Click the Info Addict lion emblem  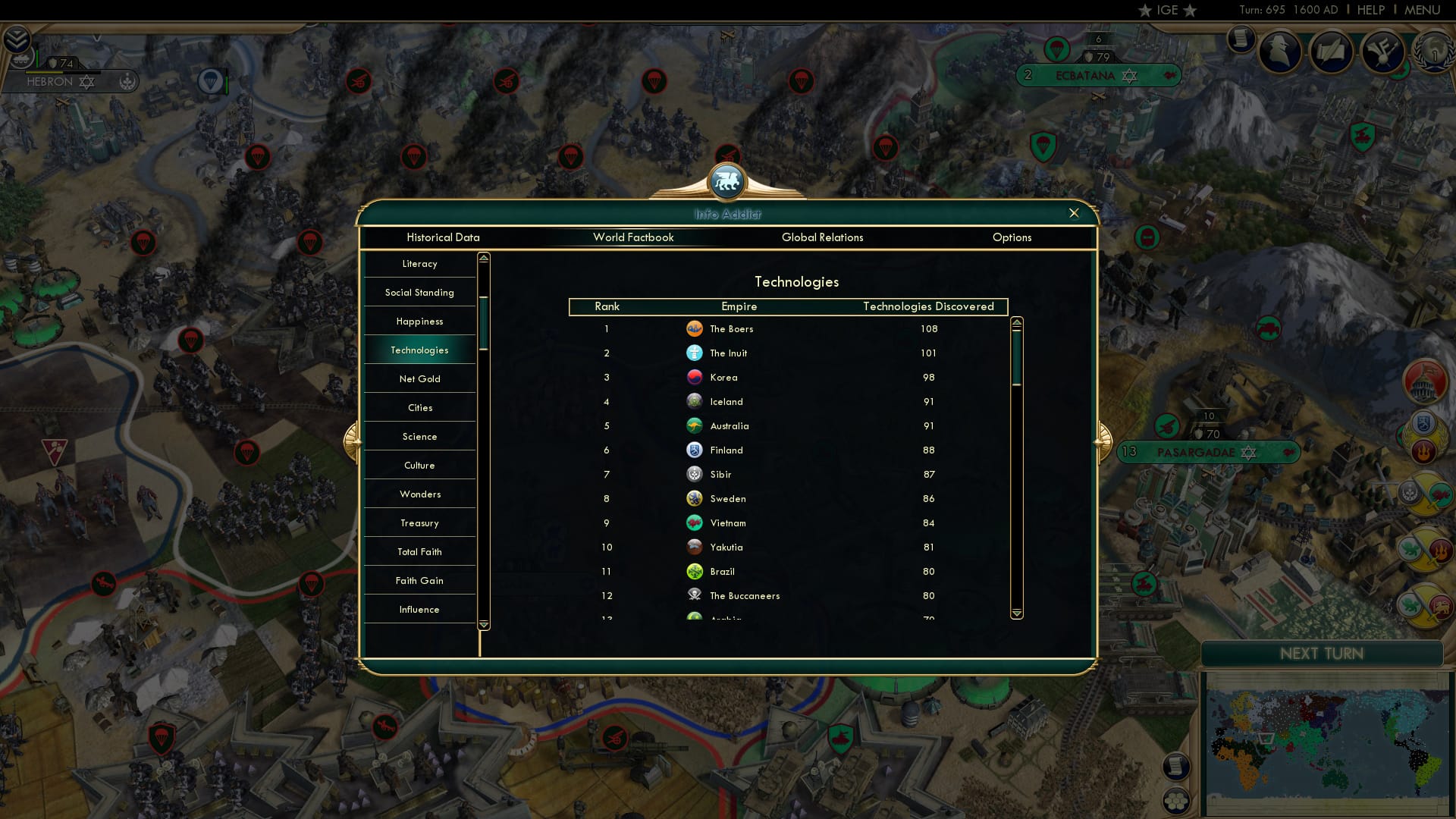726,180
